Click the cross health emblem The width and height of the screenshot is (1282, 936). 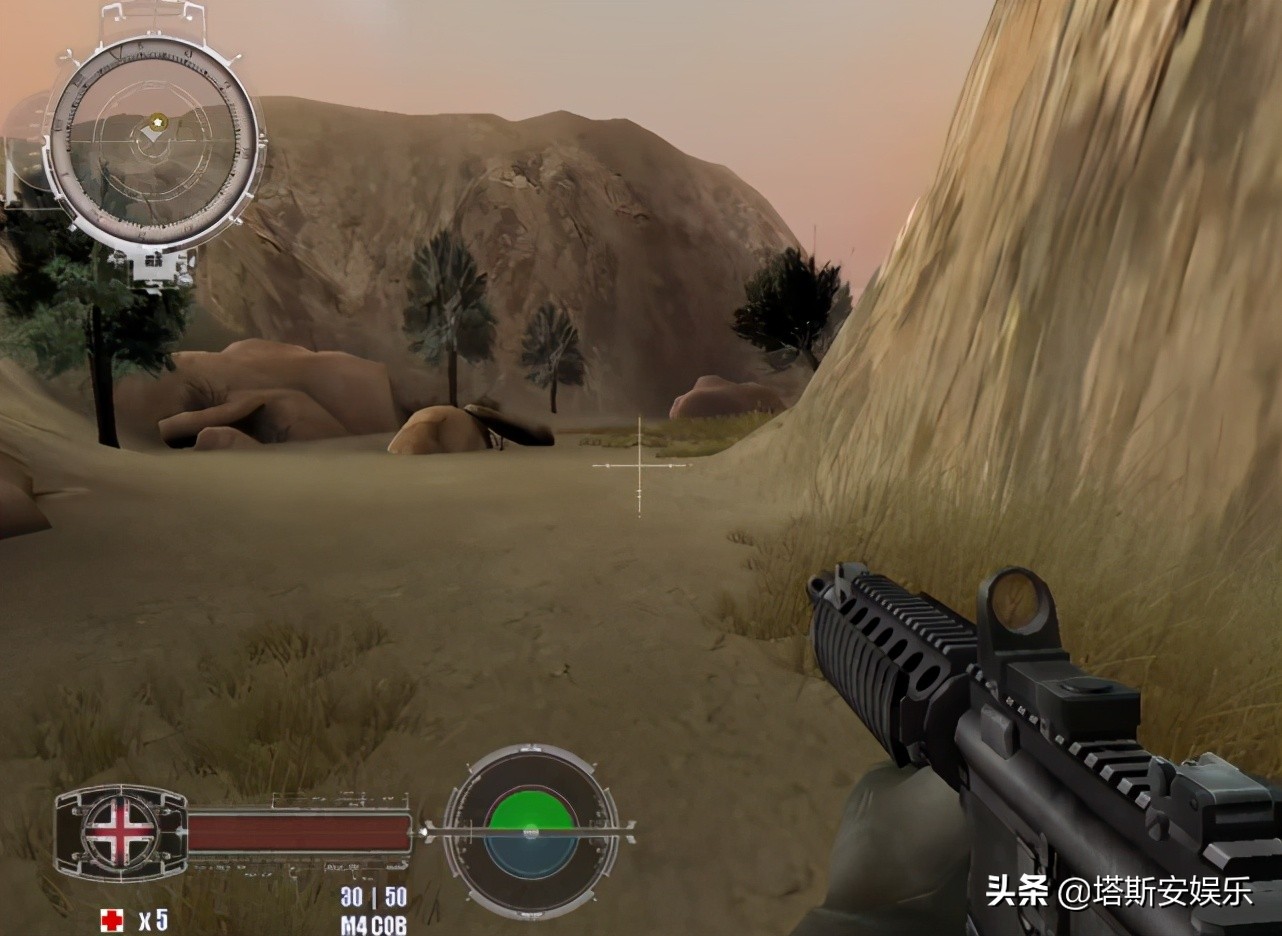pos(120,832)
